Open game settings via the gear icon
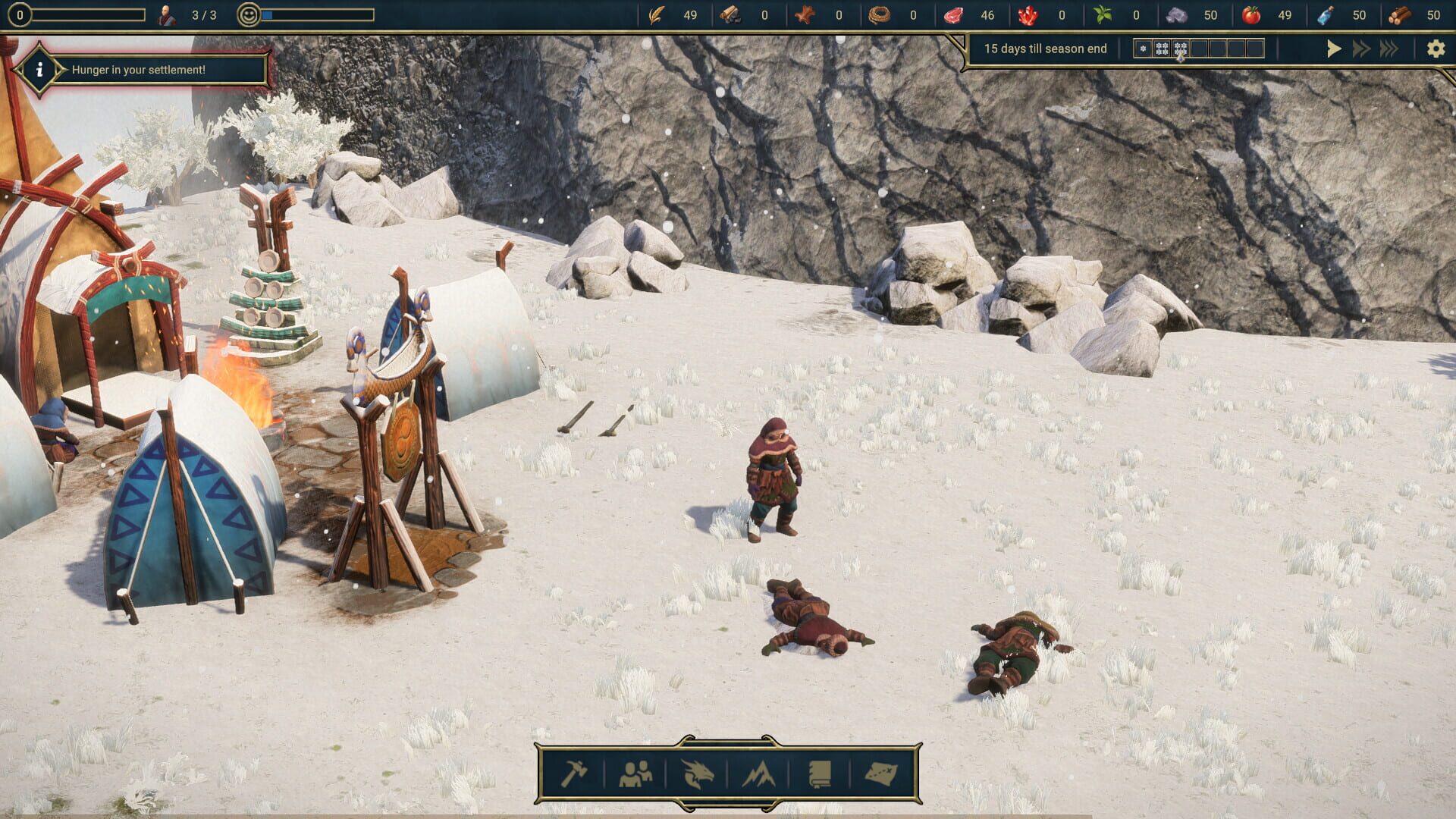Viewport: 1456px width, 819px height. click(x=1436, y=48)
